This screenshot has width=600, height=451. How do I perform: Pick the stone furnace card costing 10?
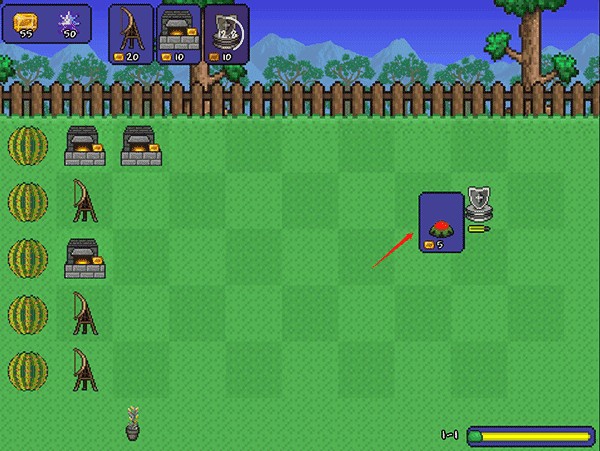click(179, 33)
